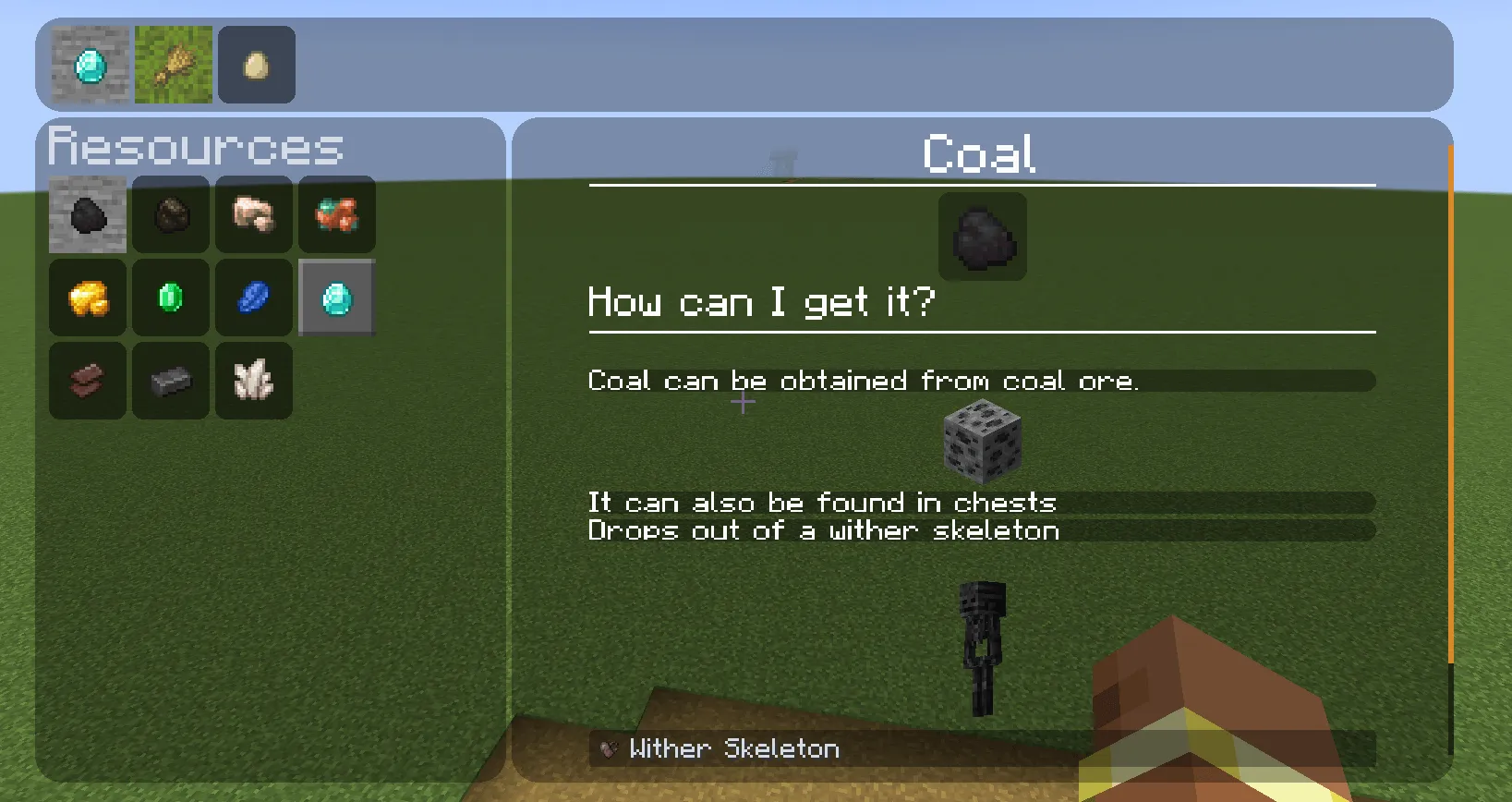The width and height of the screenshot is (1512, 802).
Task: View the quartz resource entry
Action: [253, 381]
